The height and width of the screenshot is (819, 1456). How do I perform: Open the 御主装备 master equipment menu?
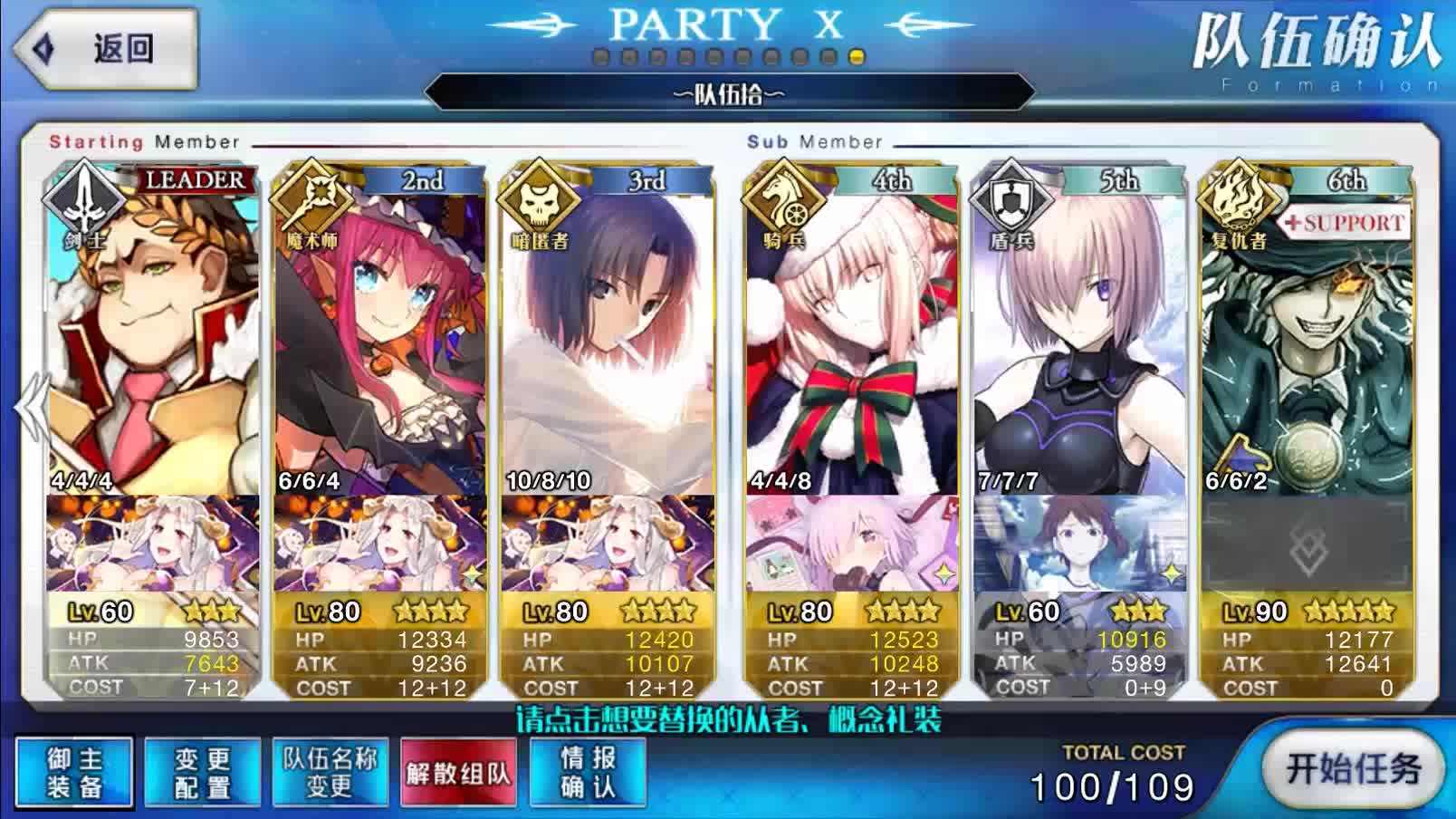point(74,772)
